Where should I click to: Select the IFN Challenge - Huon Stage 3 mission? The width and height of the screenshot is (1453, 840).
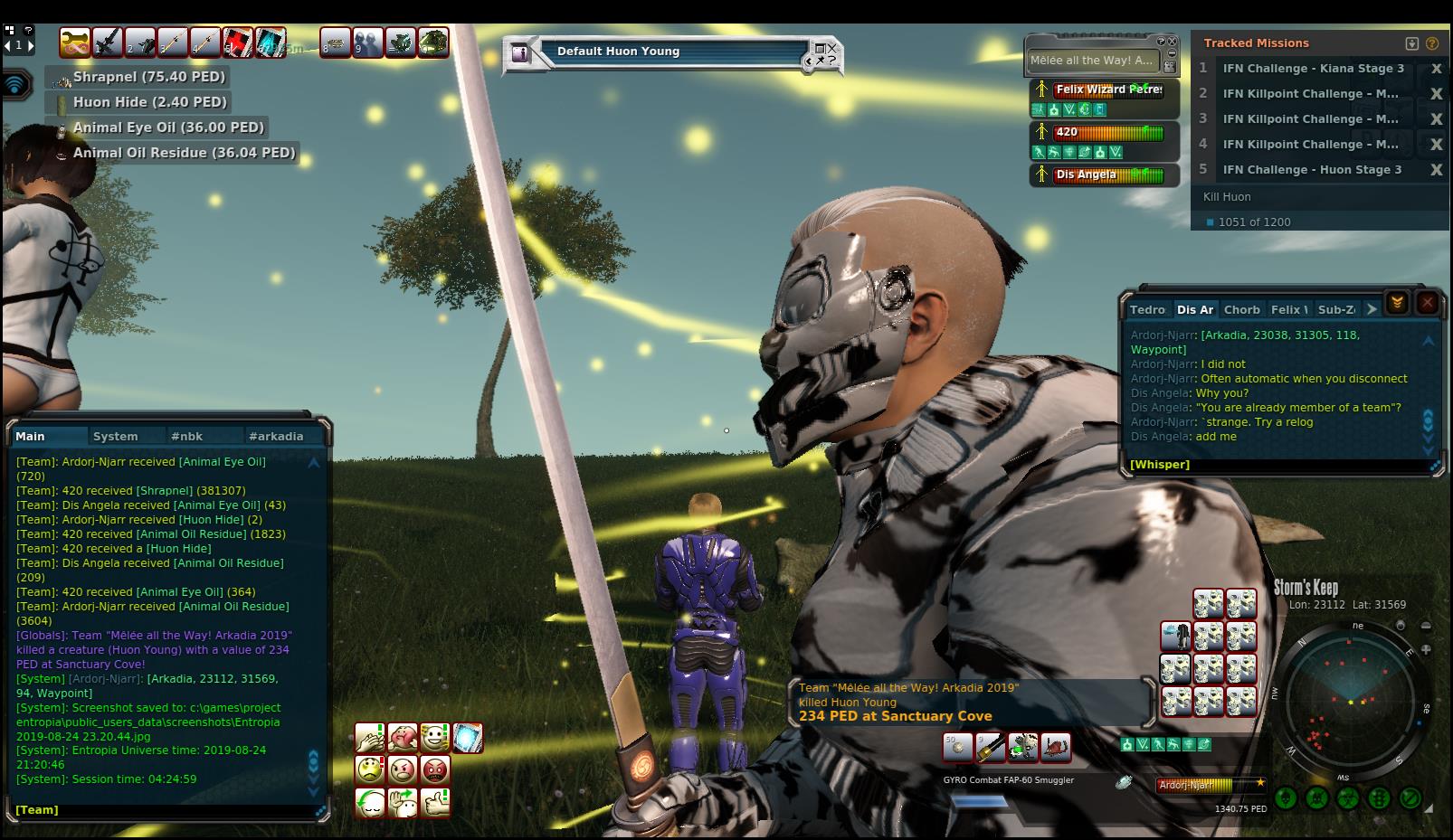click(x=1312, y=170)
